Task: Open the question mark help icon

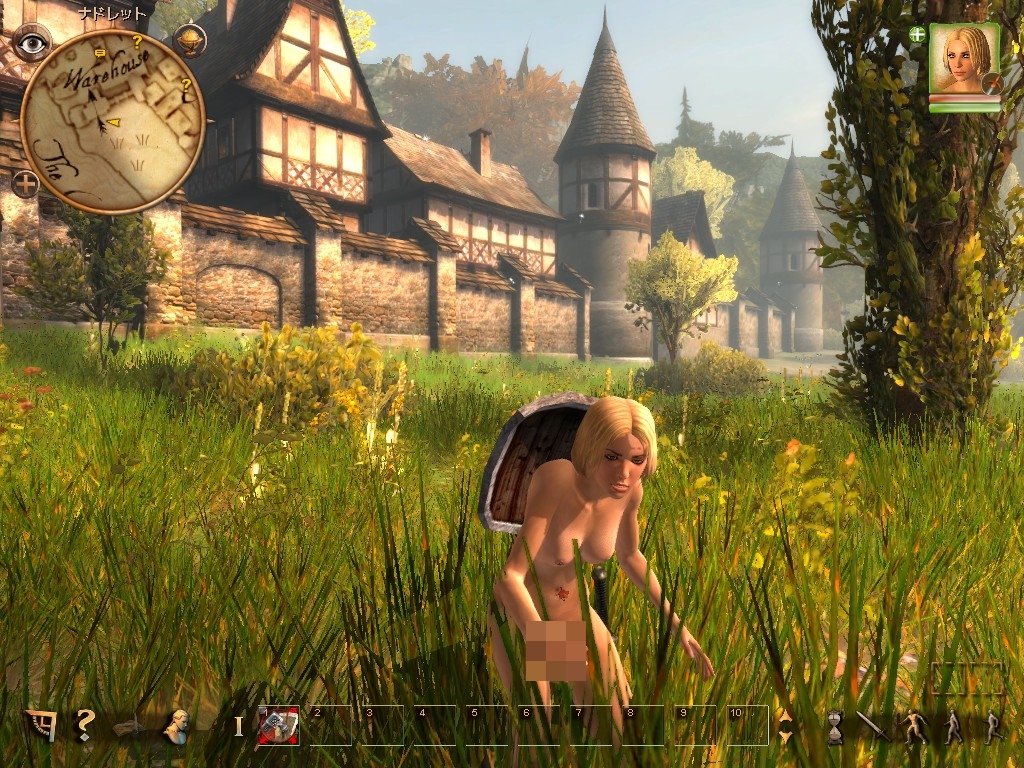Action: tap(86, 725)
